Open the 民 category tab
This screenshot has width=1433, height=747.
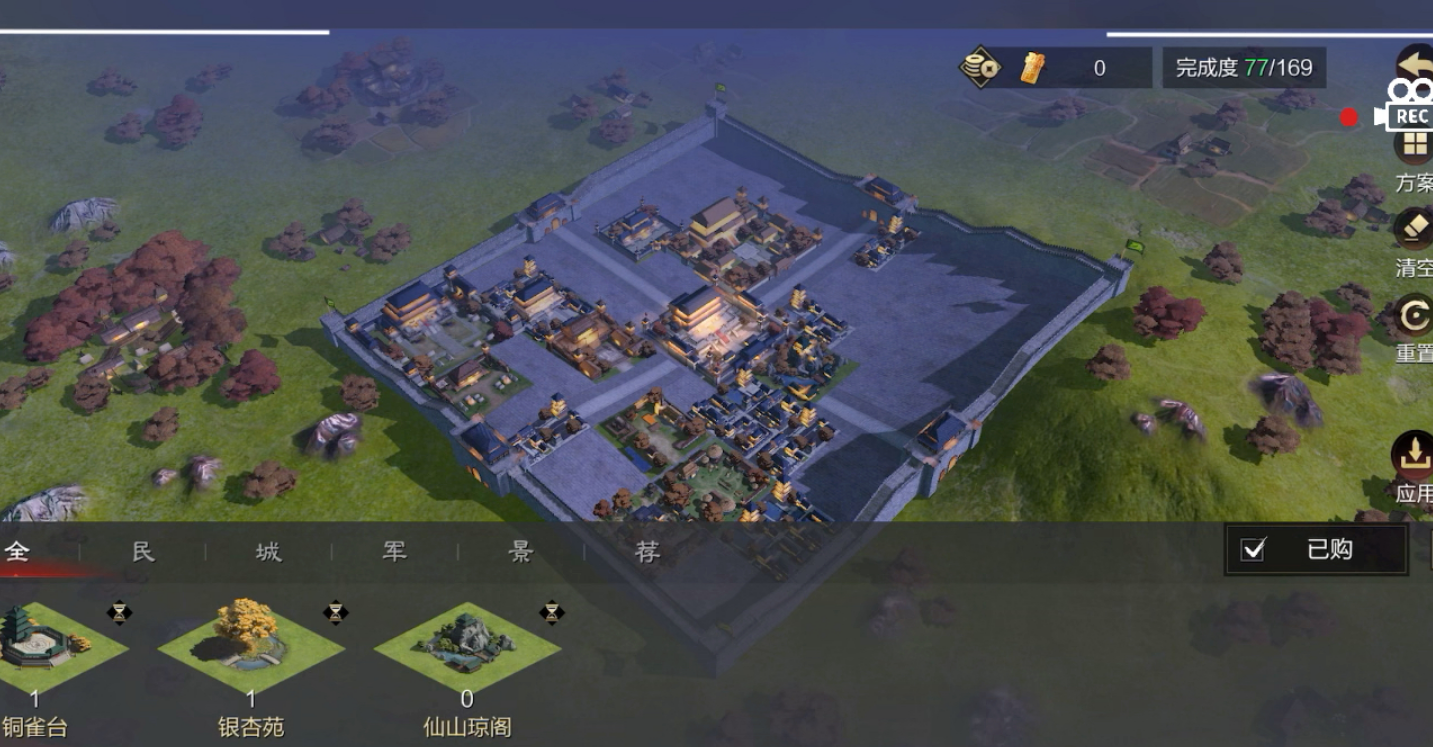coord(144,551)
